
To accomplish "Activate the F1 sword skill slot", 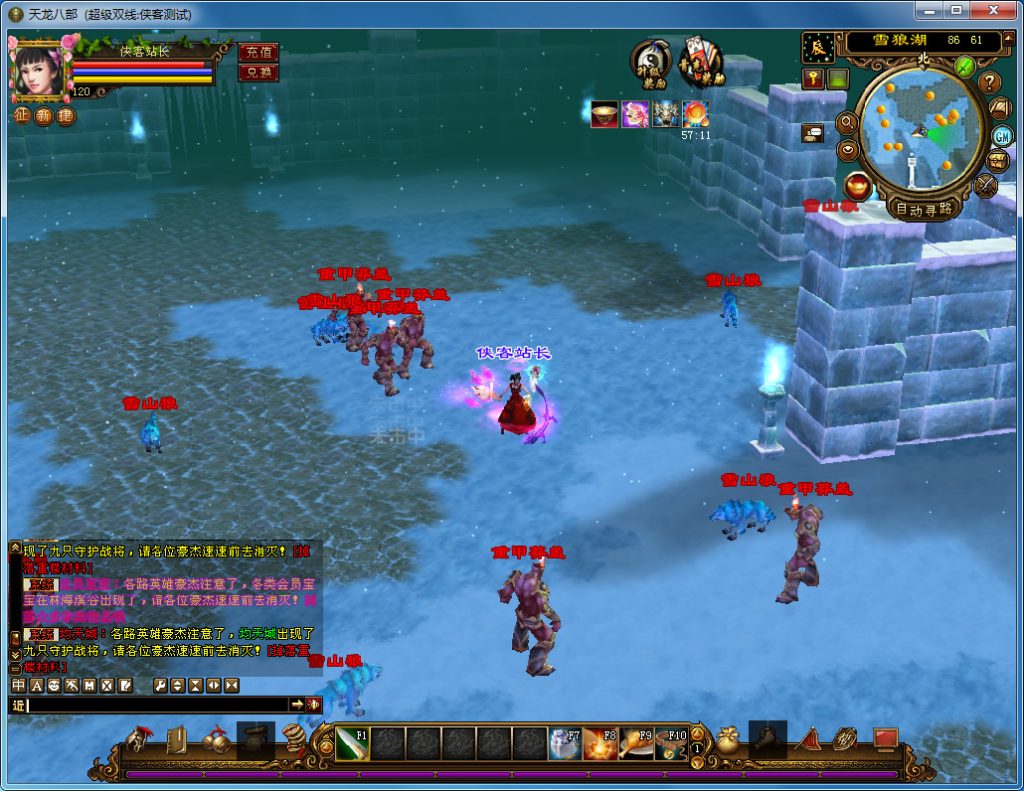I will (x=352, y=744).
